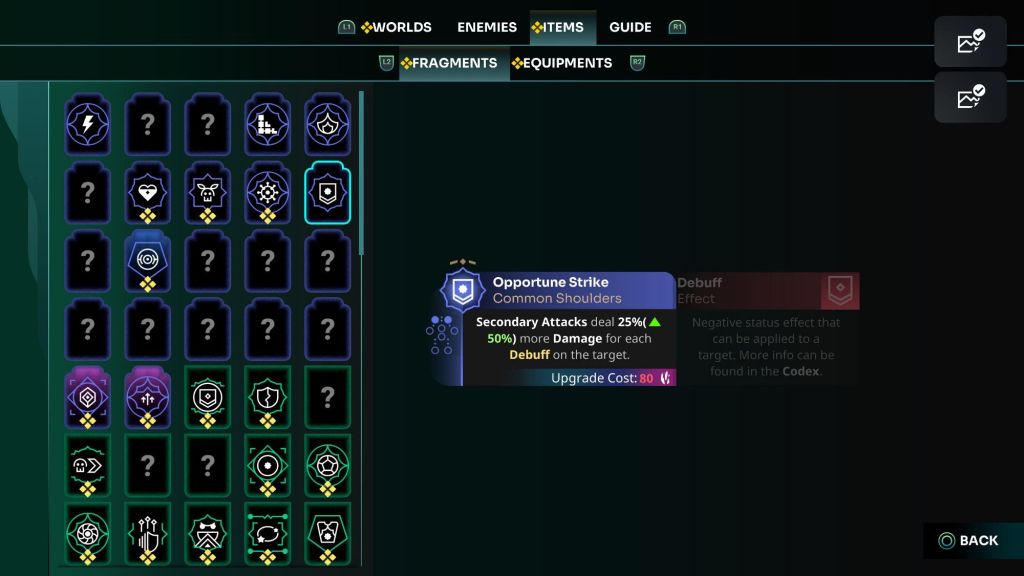Choose the angry face fragment
Screen dimensions: 1024x576
pos(208,530)
